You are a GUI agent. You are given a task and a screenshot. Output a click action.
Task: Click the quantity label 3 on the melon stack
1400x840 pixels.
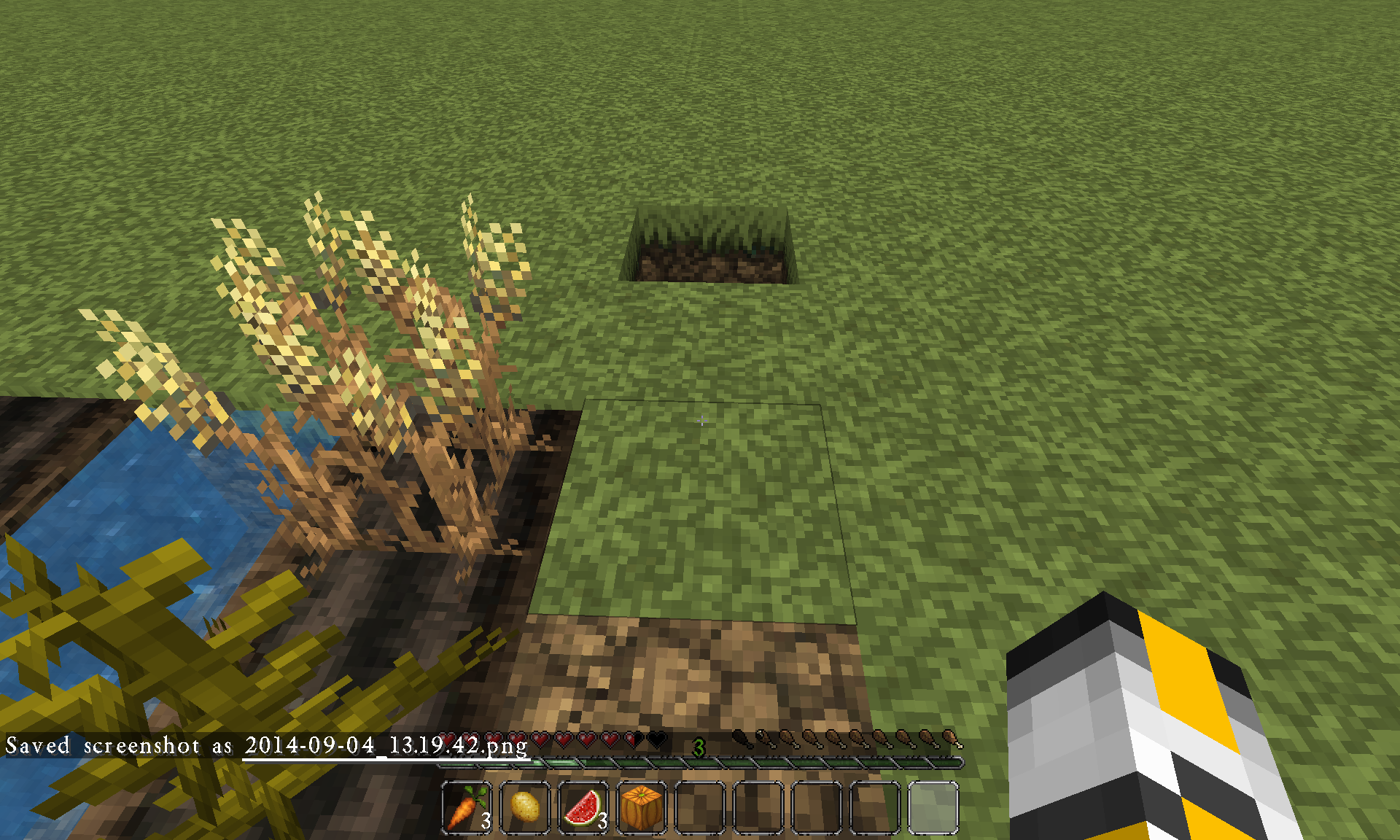click(x=602, y=822)
